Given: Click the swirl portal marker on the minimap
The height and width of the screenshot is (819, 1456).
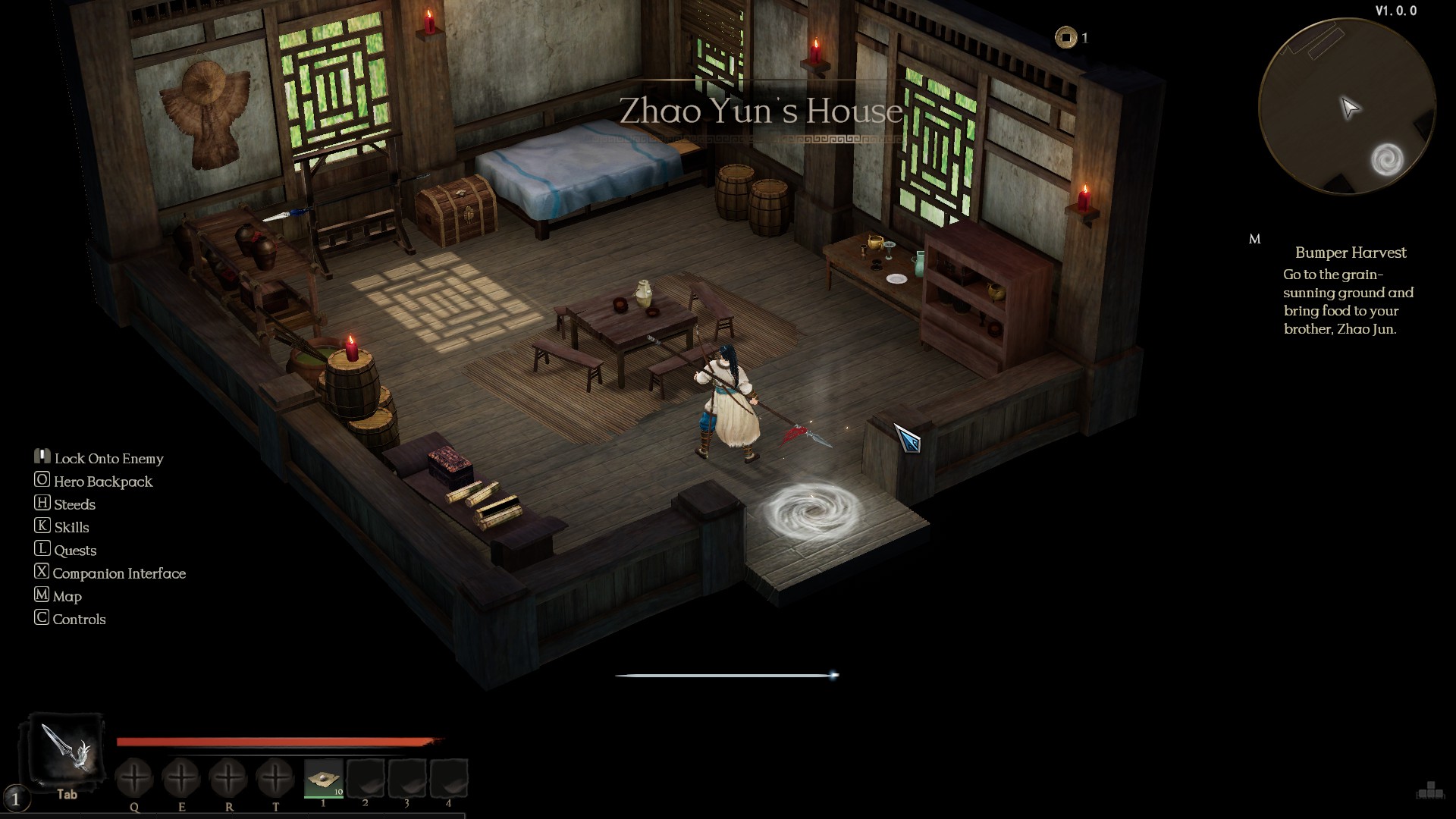Looking at the screenshot, I should point(1387,160).
